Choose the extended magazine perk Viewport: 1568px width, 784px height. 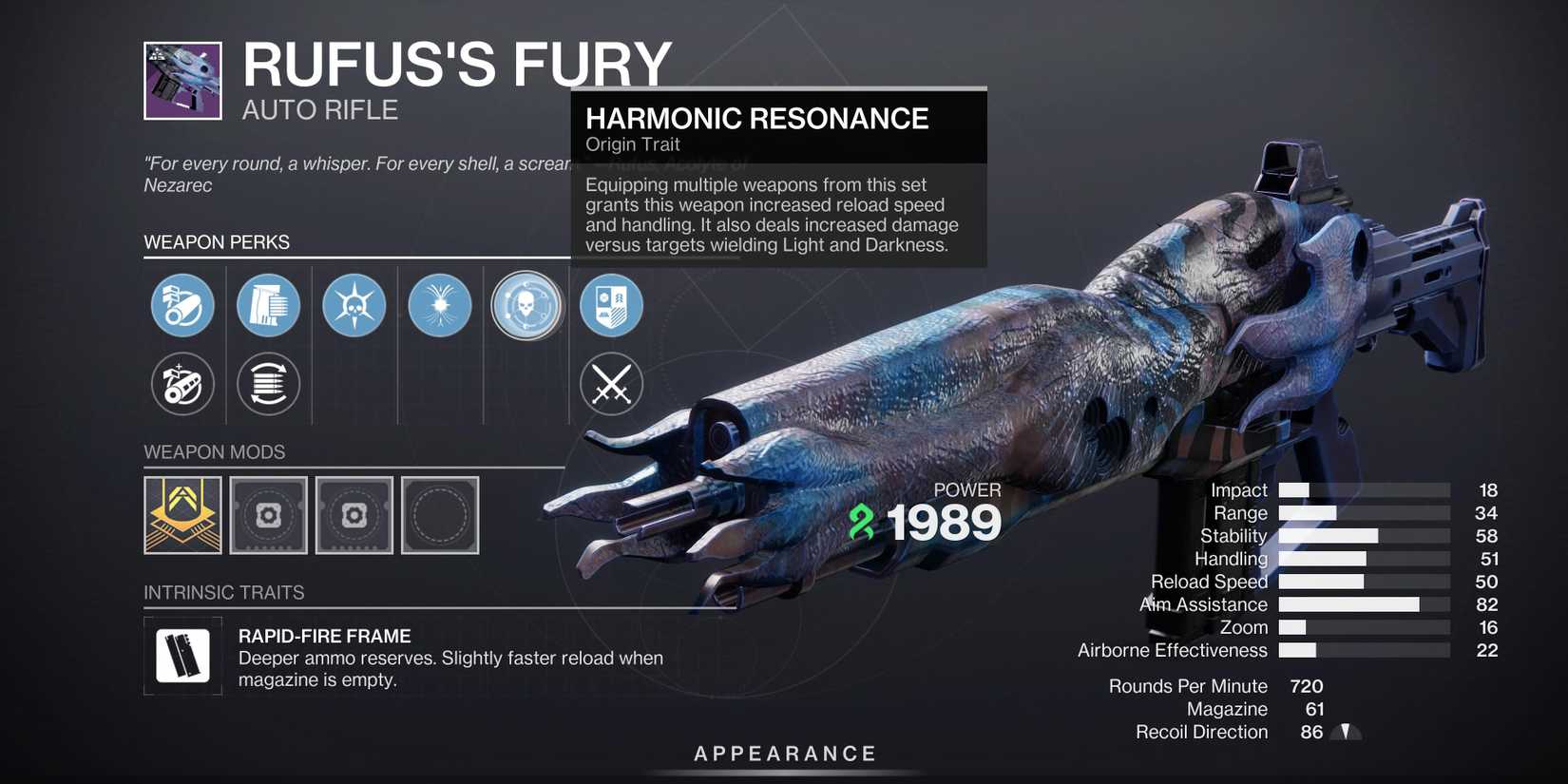pyautogui.click(x=268, y=305)
